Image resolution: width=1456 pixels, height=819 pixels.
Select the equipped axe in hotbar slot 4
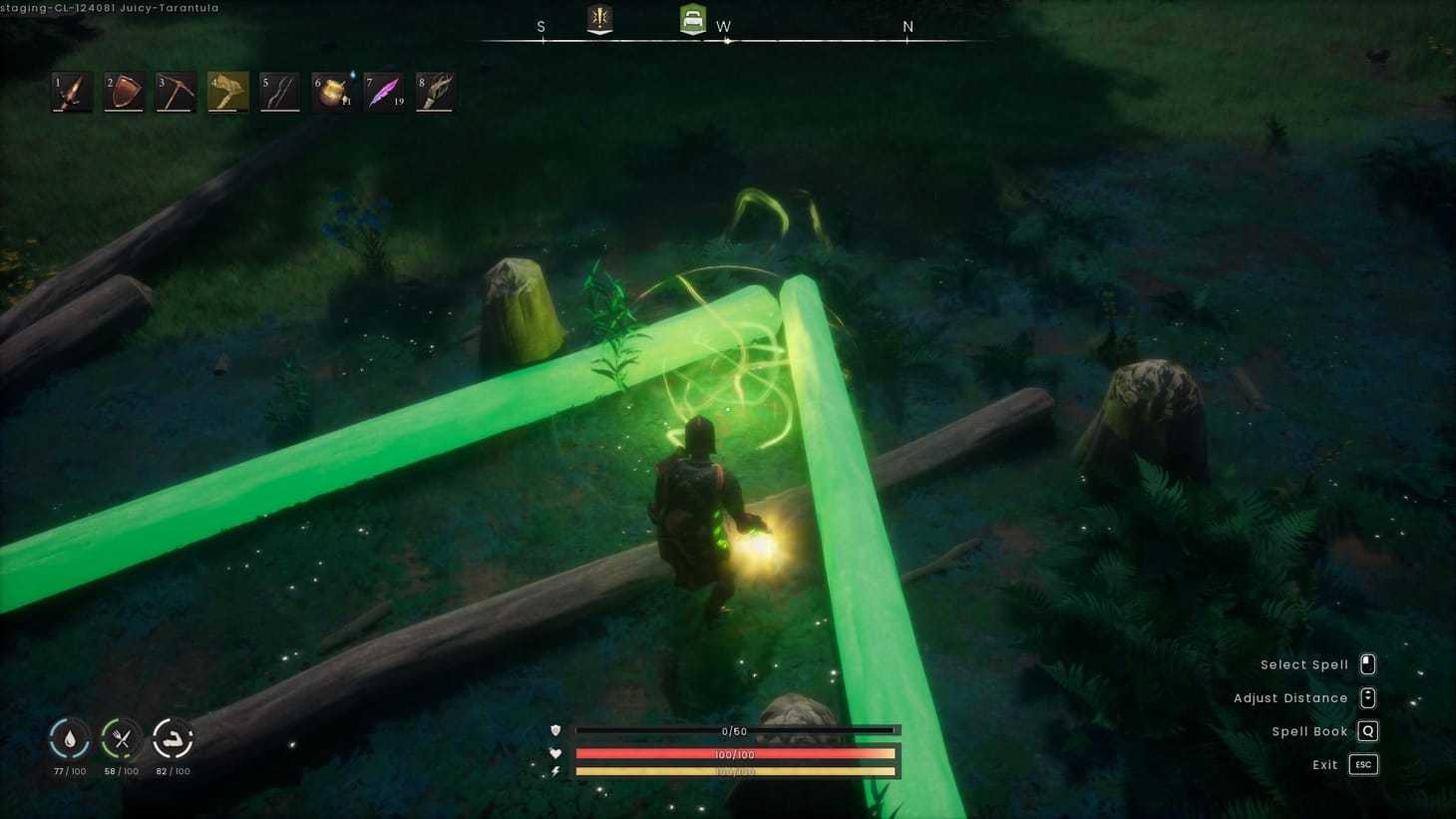click(227, 91)
